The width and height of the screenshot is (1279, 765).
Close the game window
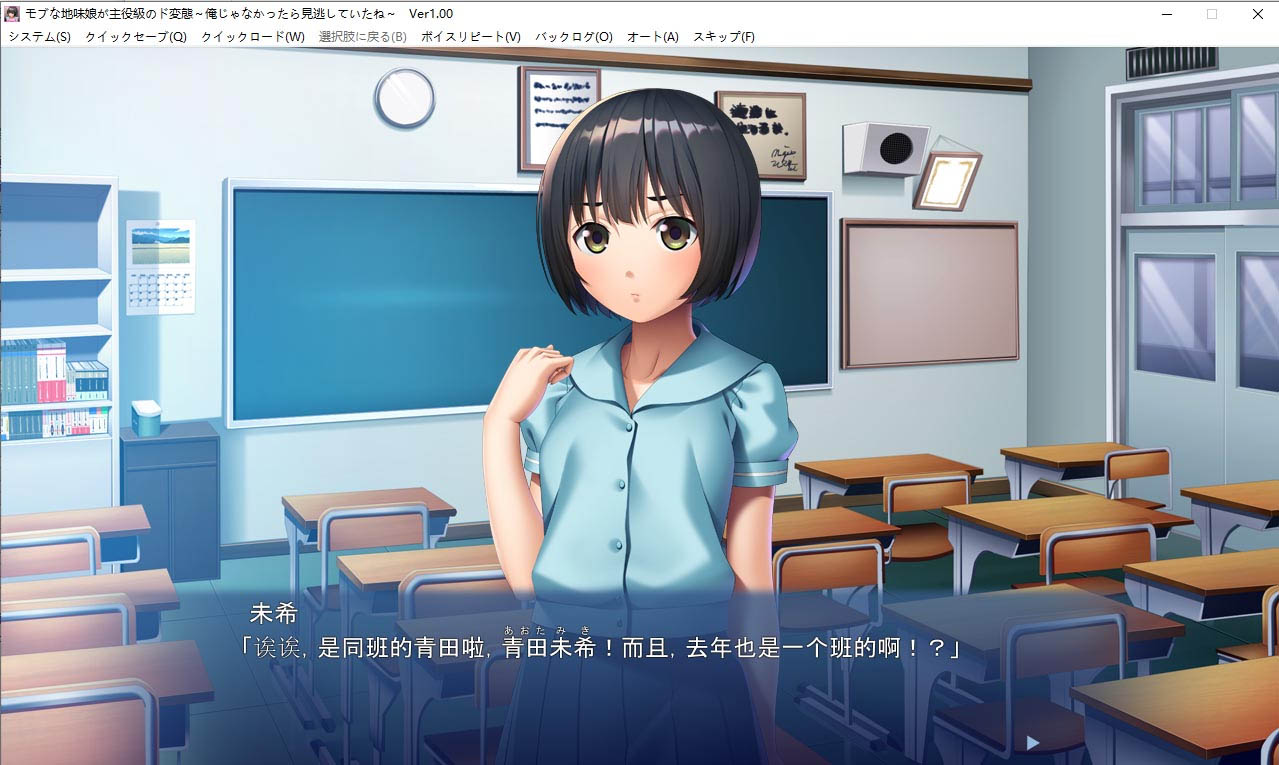[1257, 14]
